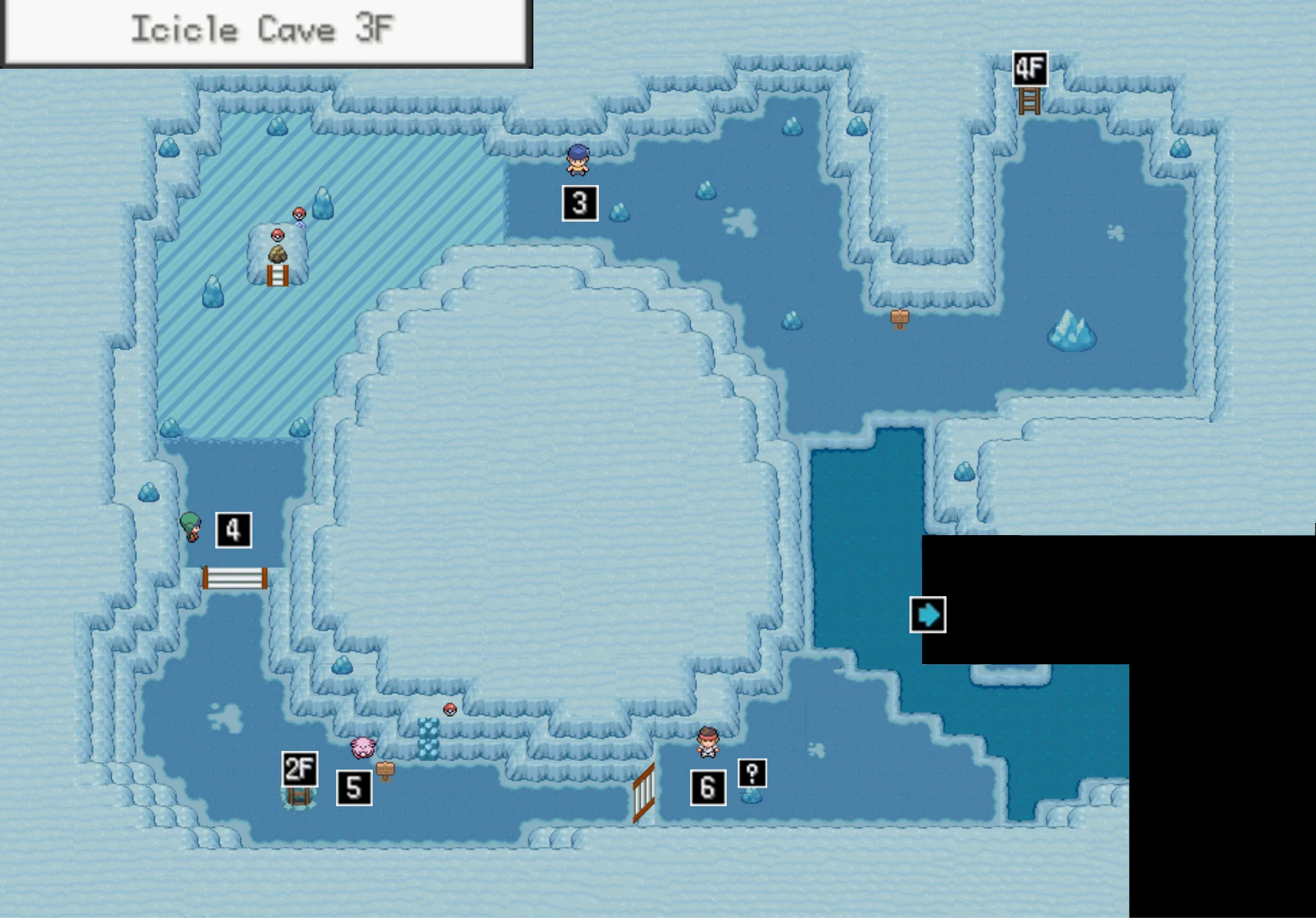
Task: Click map marker number 5
Action: tap(354, 788)
